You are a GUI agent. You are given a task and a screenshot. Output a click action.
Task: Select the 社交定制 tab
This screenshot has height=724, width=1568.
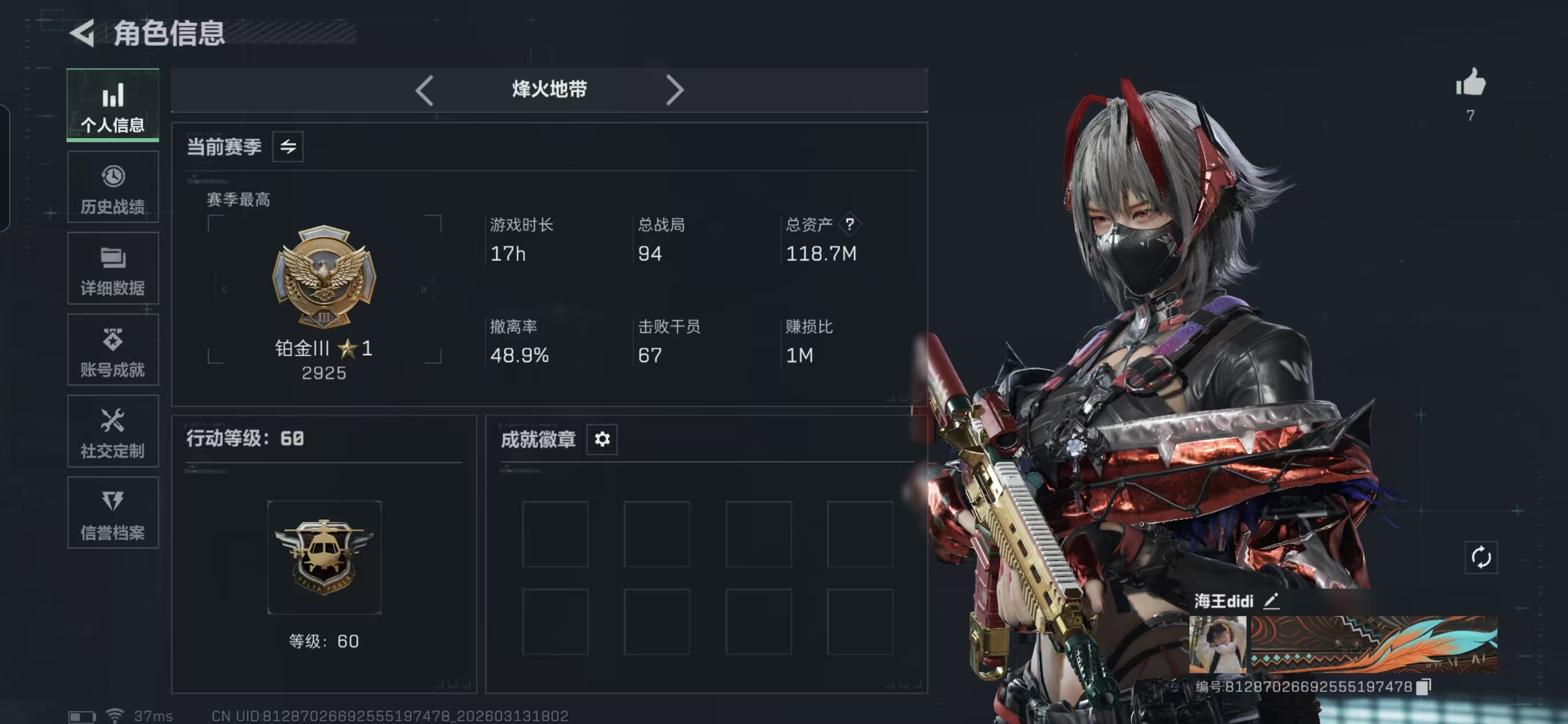pos(112,432)
